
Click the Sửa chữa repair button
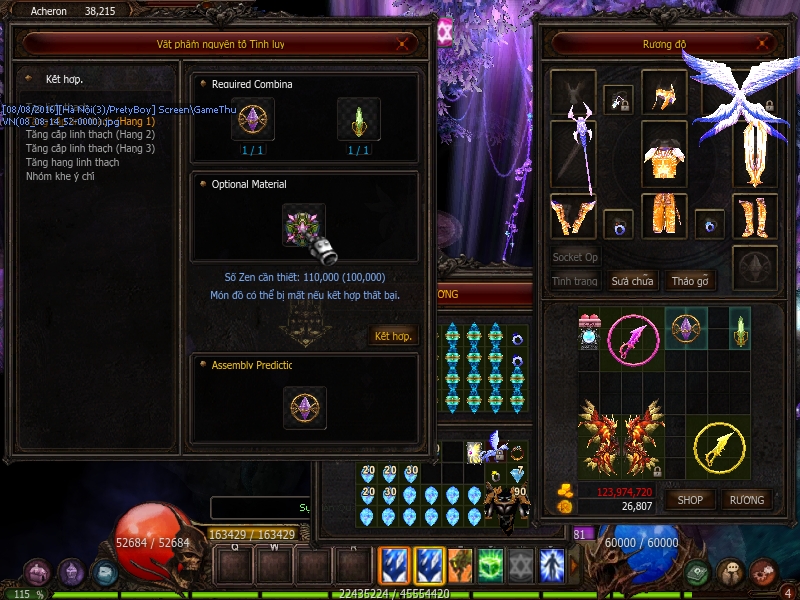point(632,281)
